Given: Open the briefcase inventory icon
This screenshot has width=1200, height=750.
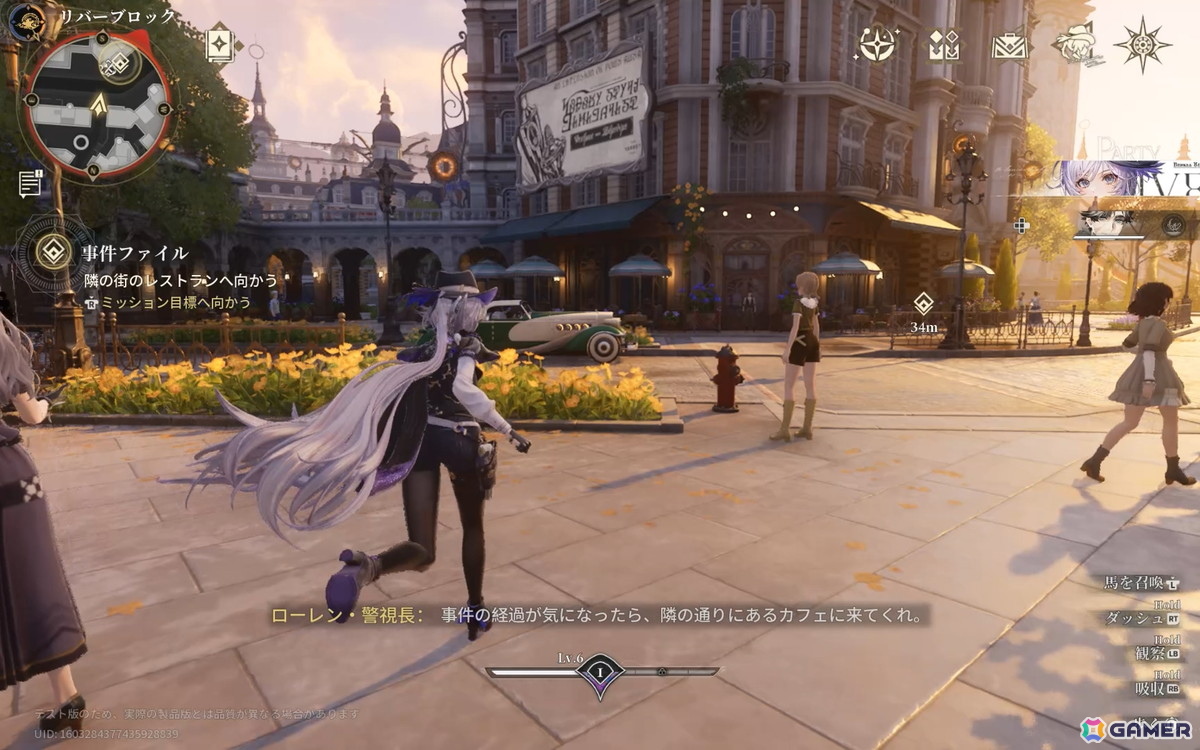Looking at the screenshot, I should [1009, 45].
